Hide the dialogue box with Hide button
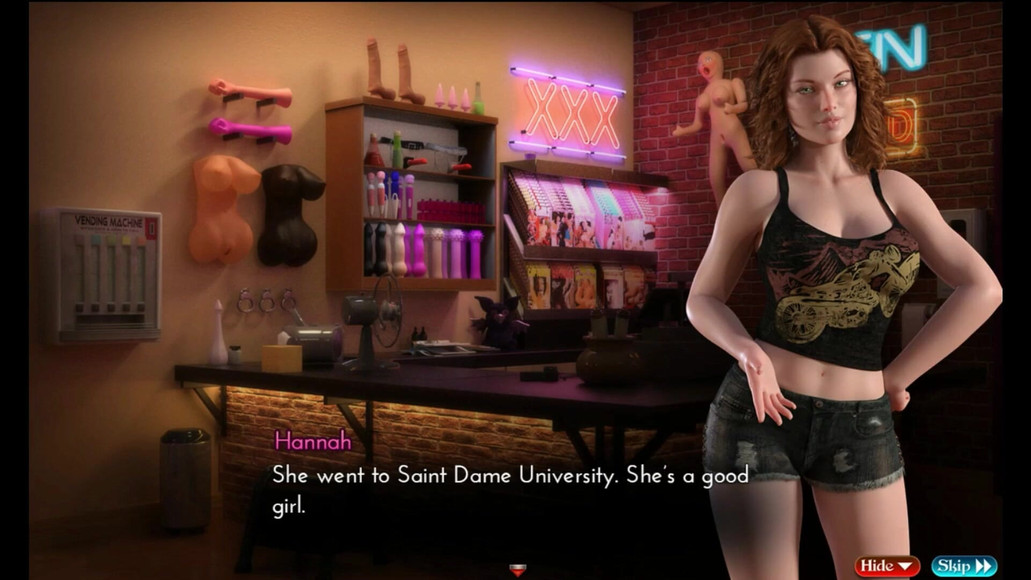1031x580 pixels. (x=886, y=566)
